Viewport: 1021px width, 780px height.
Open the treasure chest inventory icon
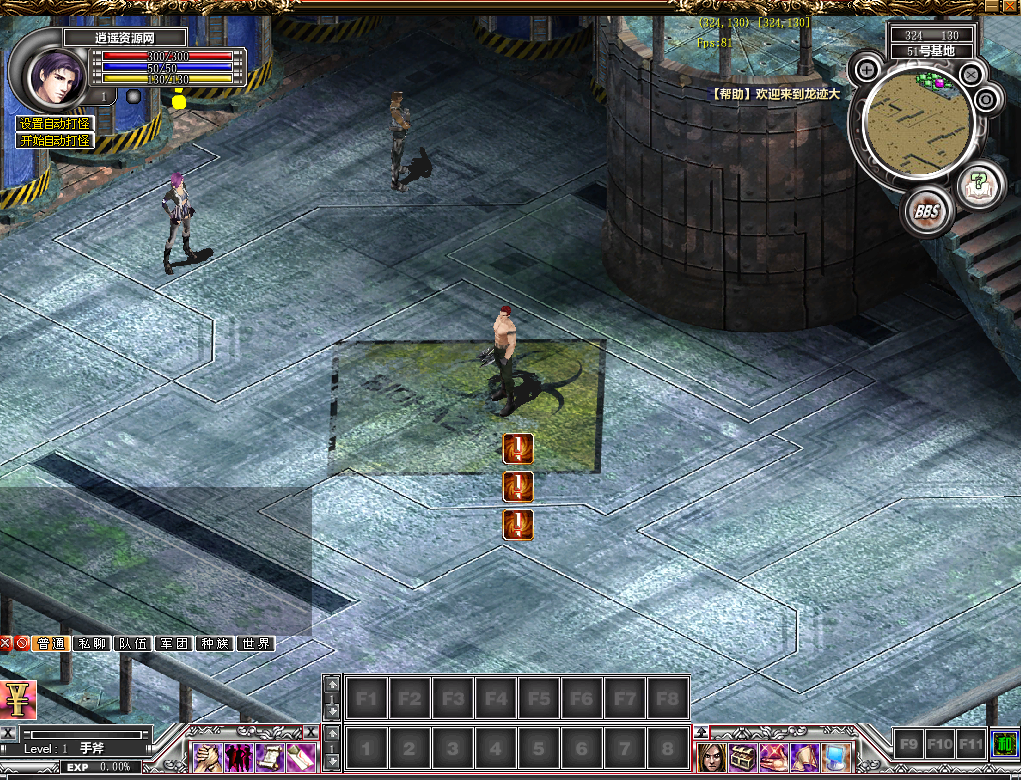741,757
